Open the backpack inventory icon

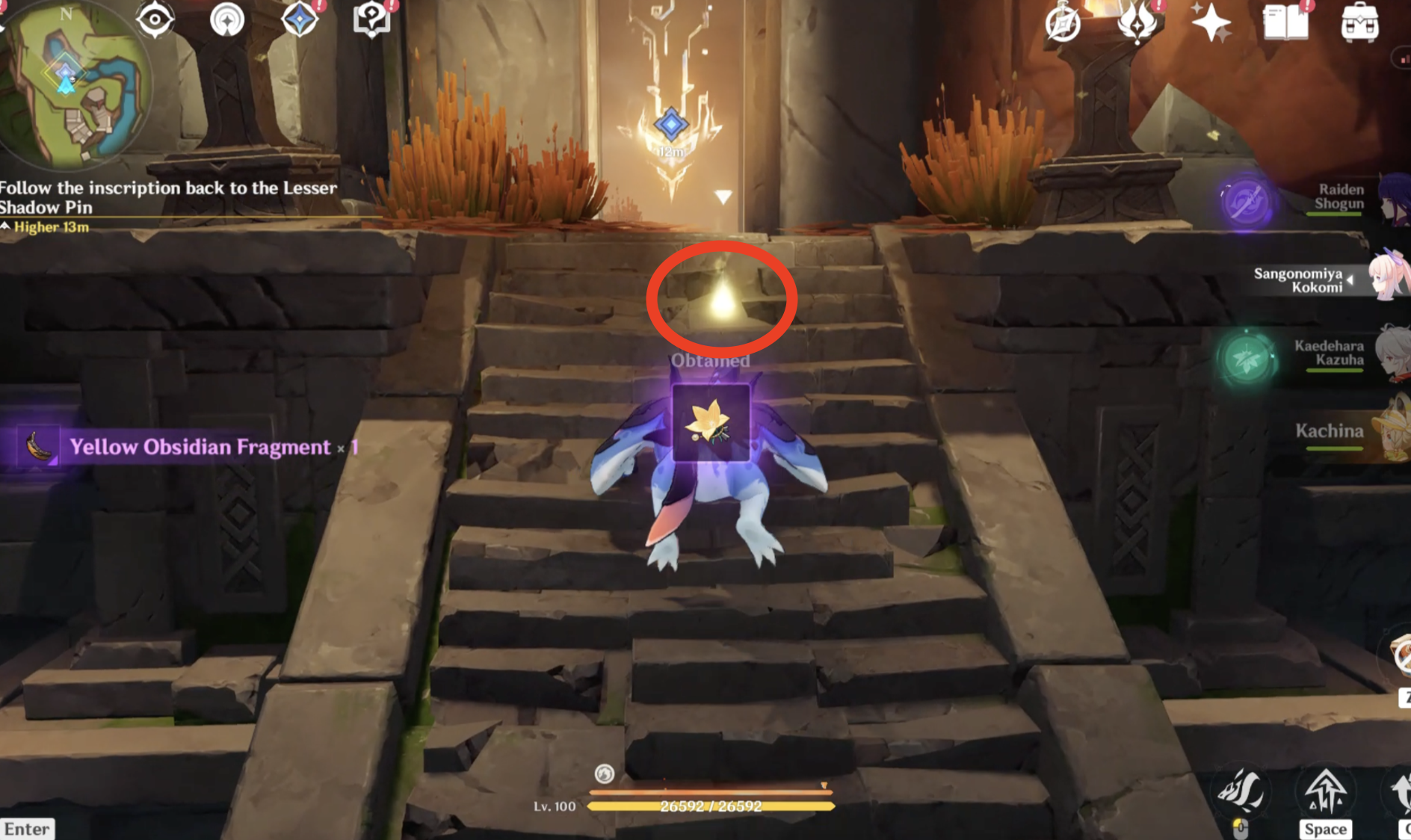point(1362,22)
